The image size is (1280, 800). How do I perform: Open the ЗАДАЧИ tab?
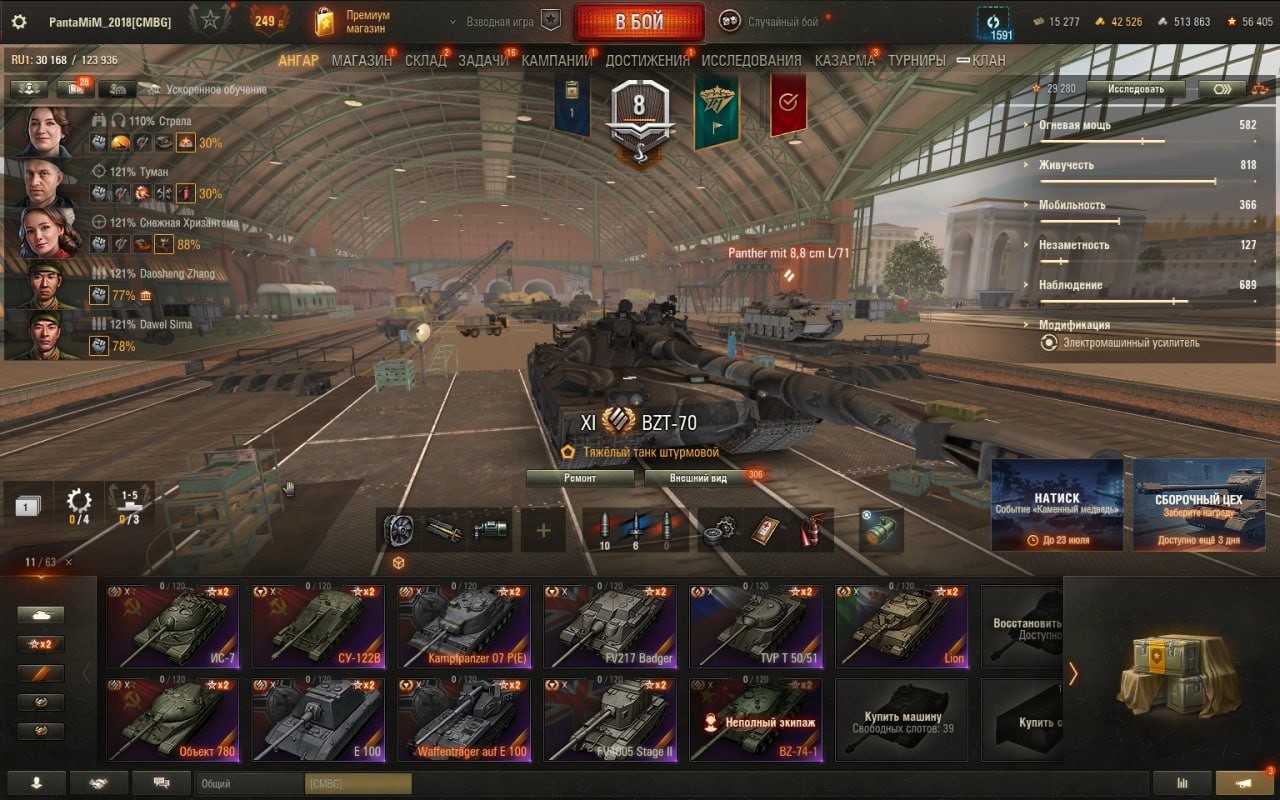(x=483, y=60)
